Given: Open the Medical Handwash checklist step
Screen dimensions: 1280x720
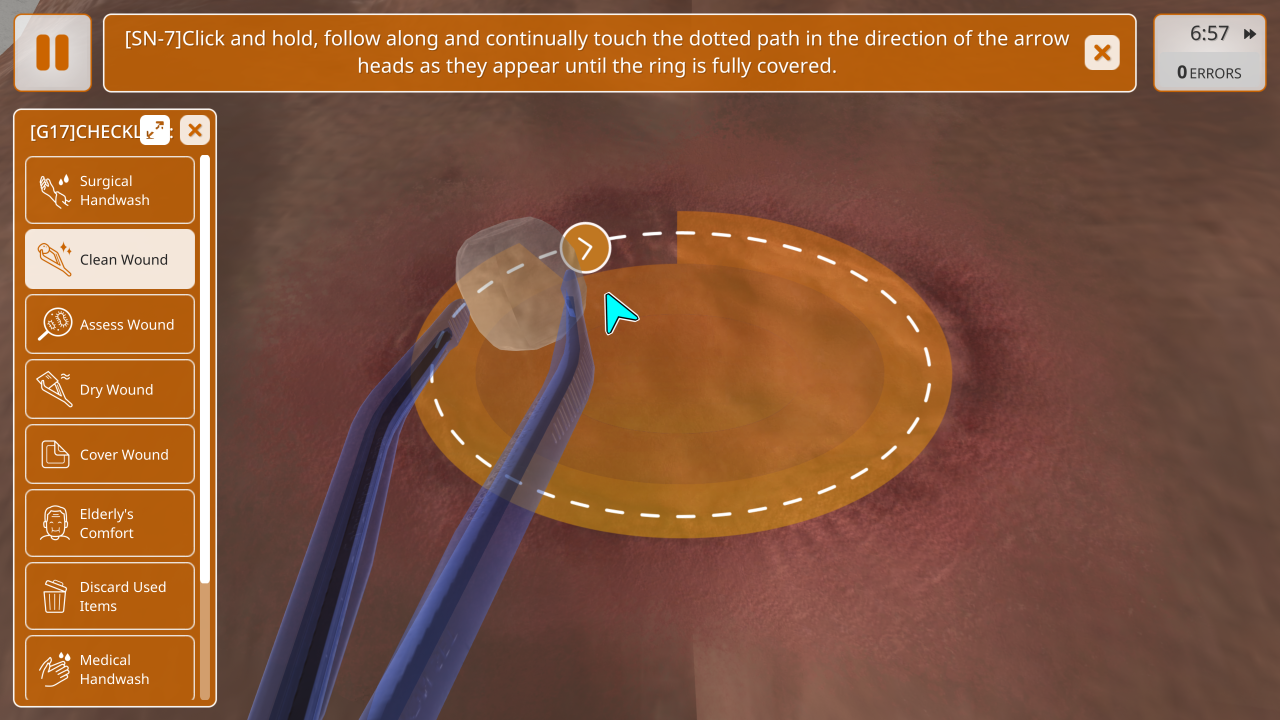Looking at the screenshot, I should pos(110,668).
